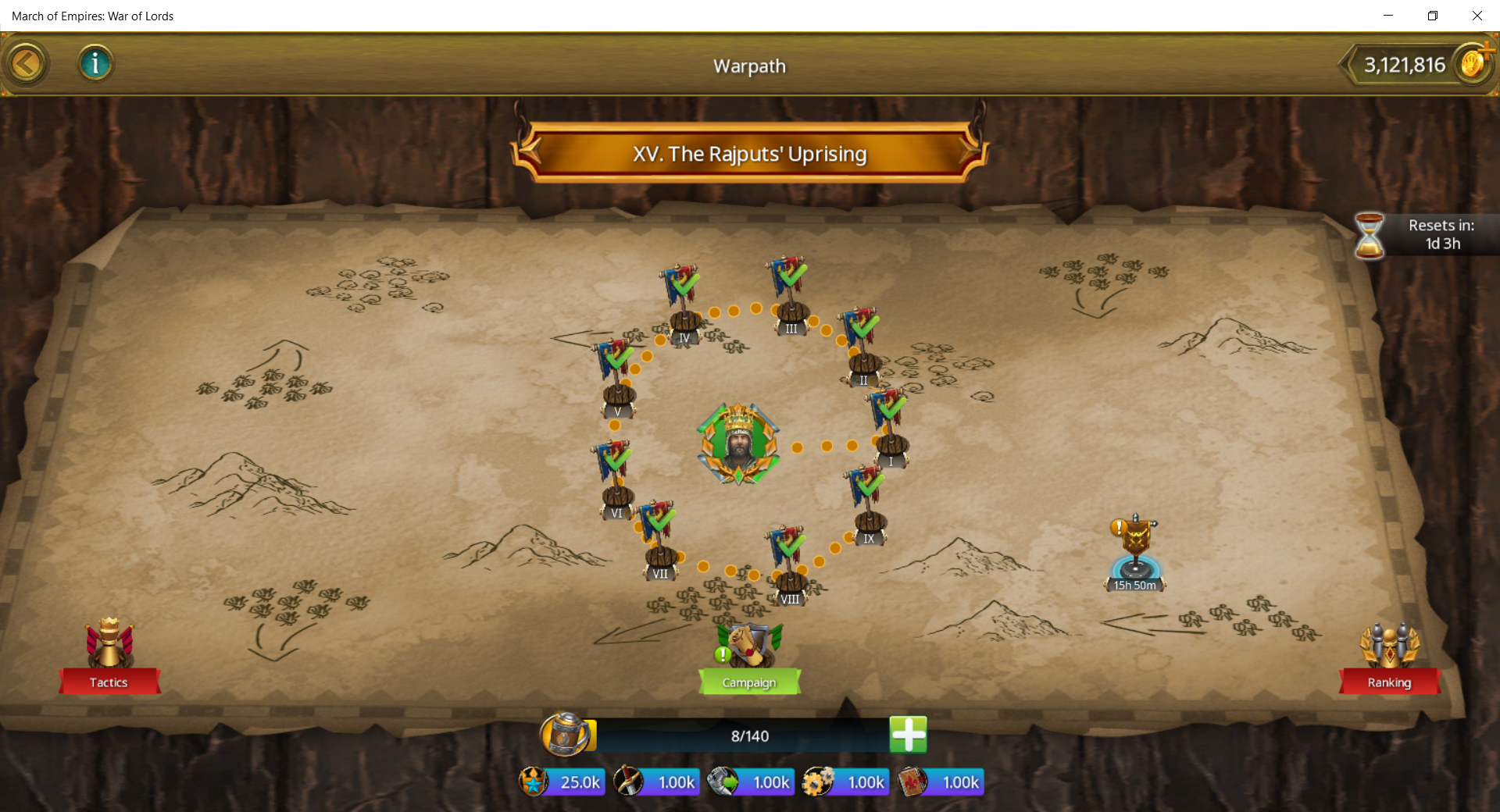
Task: Minimize the game window
Action: 1388,16
